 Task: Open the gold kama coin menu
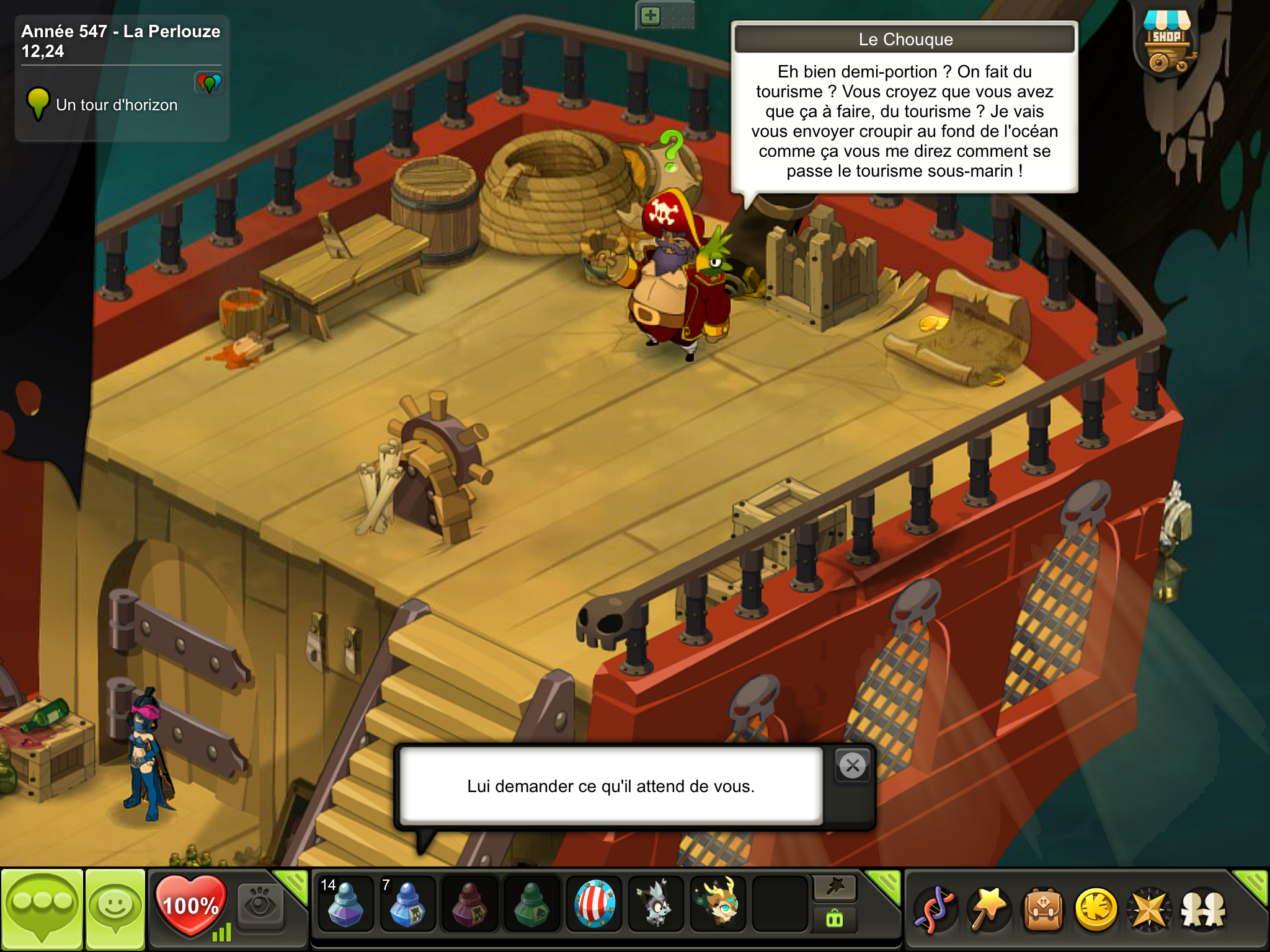coord(1096,909)
